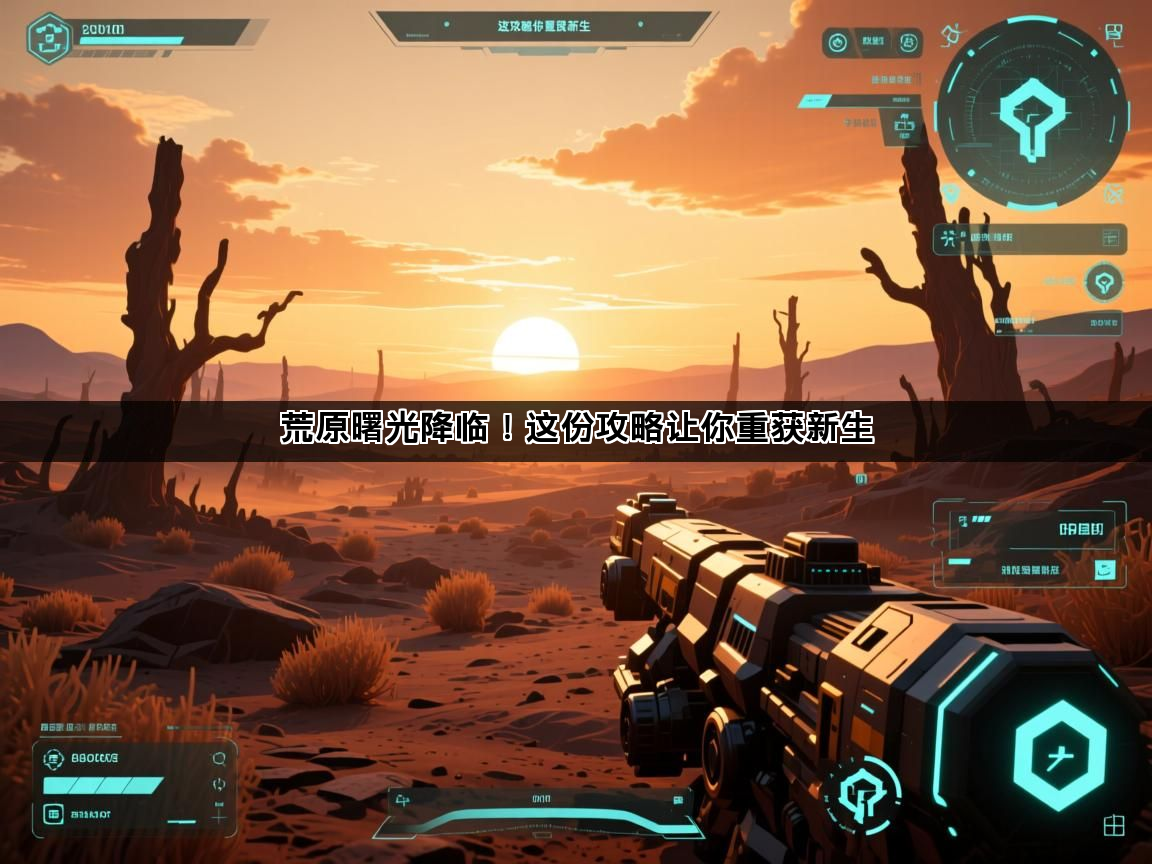Toggle the power icon in the status panel
This screenshot has height=864, width=1152.
(219, 785)
